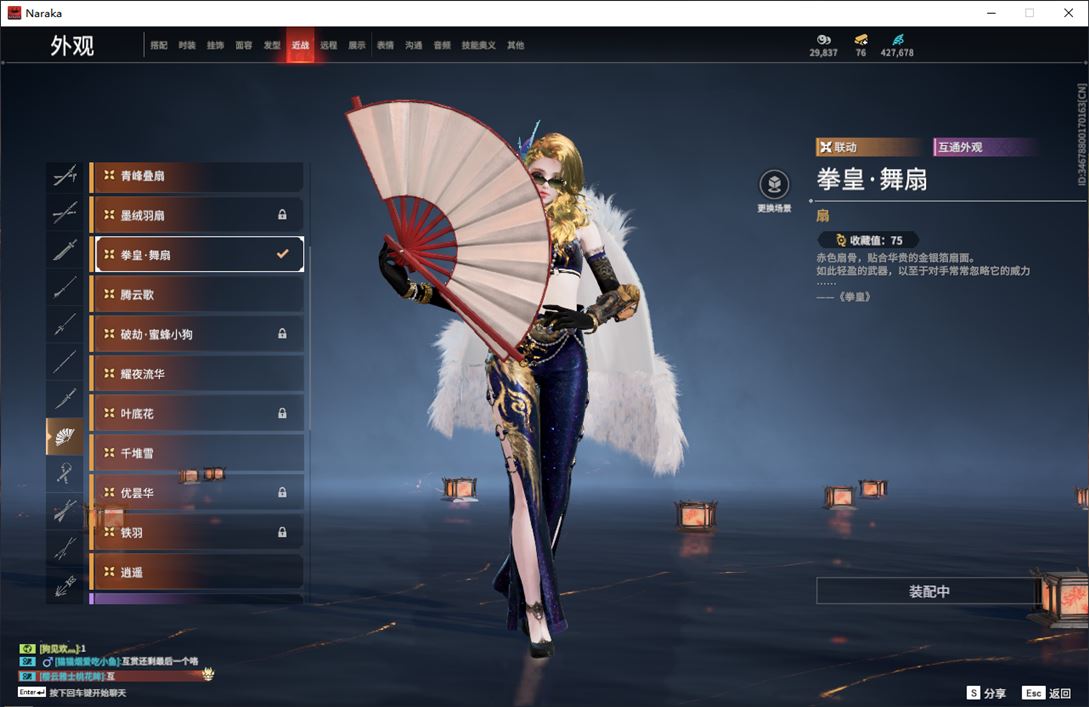Select the 青峰叠扇 fan skin
1089x707 pixels.
(197, 176)
